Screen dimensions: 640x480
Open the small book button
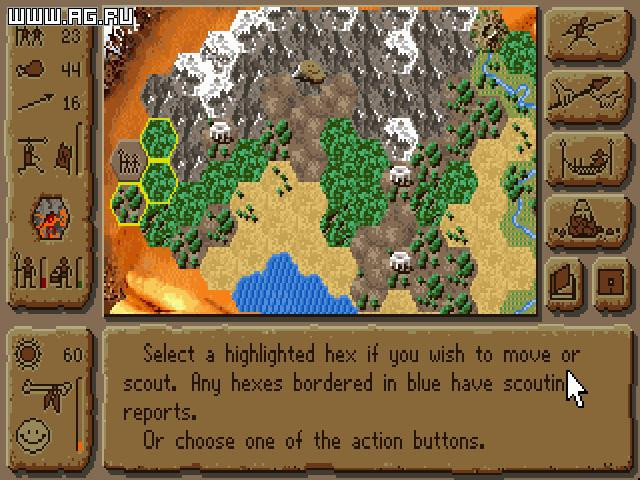point(564,281)
